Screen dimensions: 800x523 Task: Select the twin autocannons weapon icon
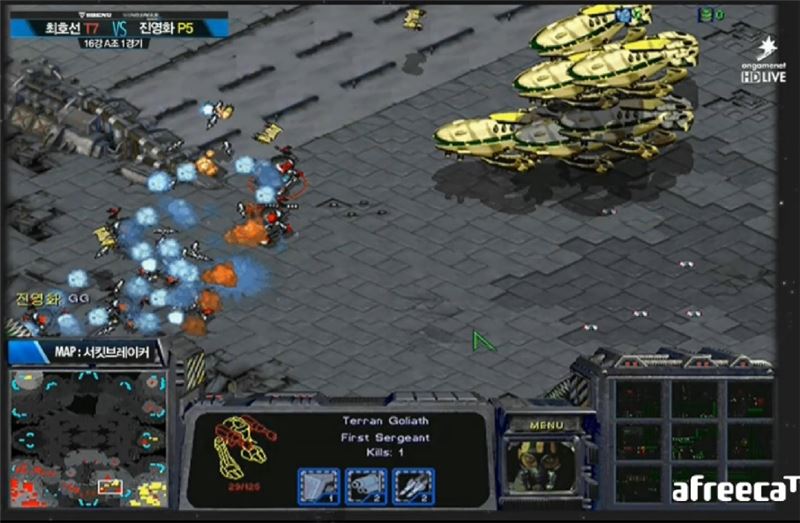366,486
